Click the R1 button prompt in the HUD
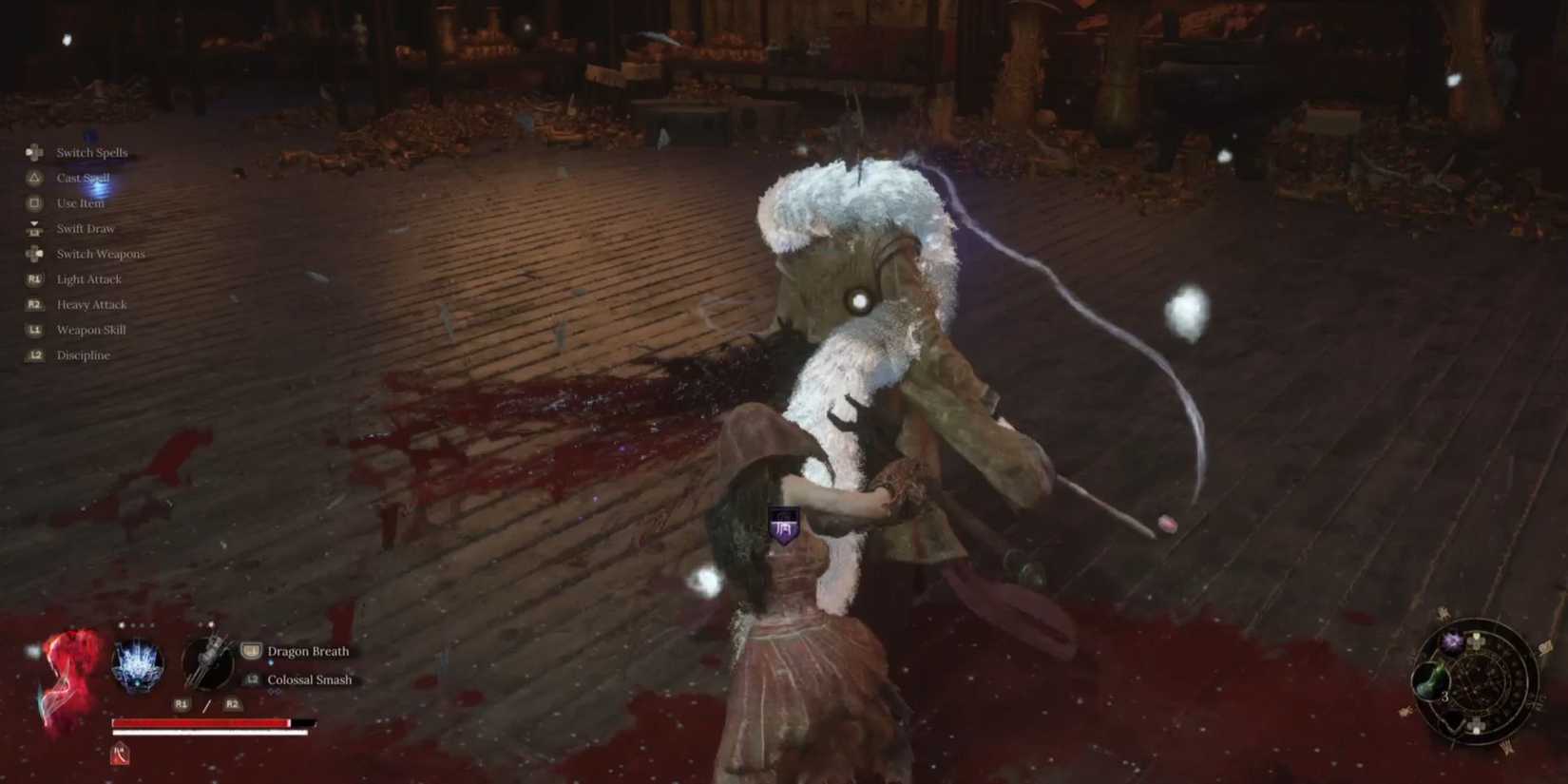Viewport: 1568px width, 784px height. (x=181, y=704)
